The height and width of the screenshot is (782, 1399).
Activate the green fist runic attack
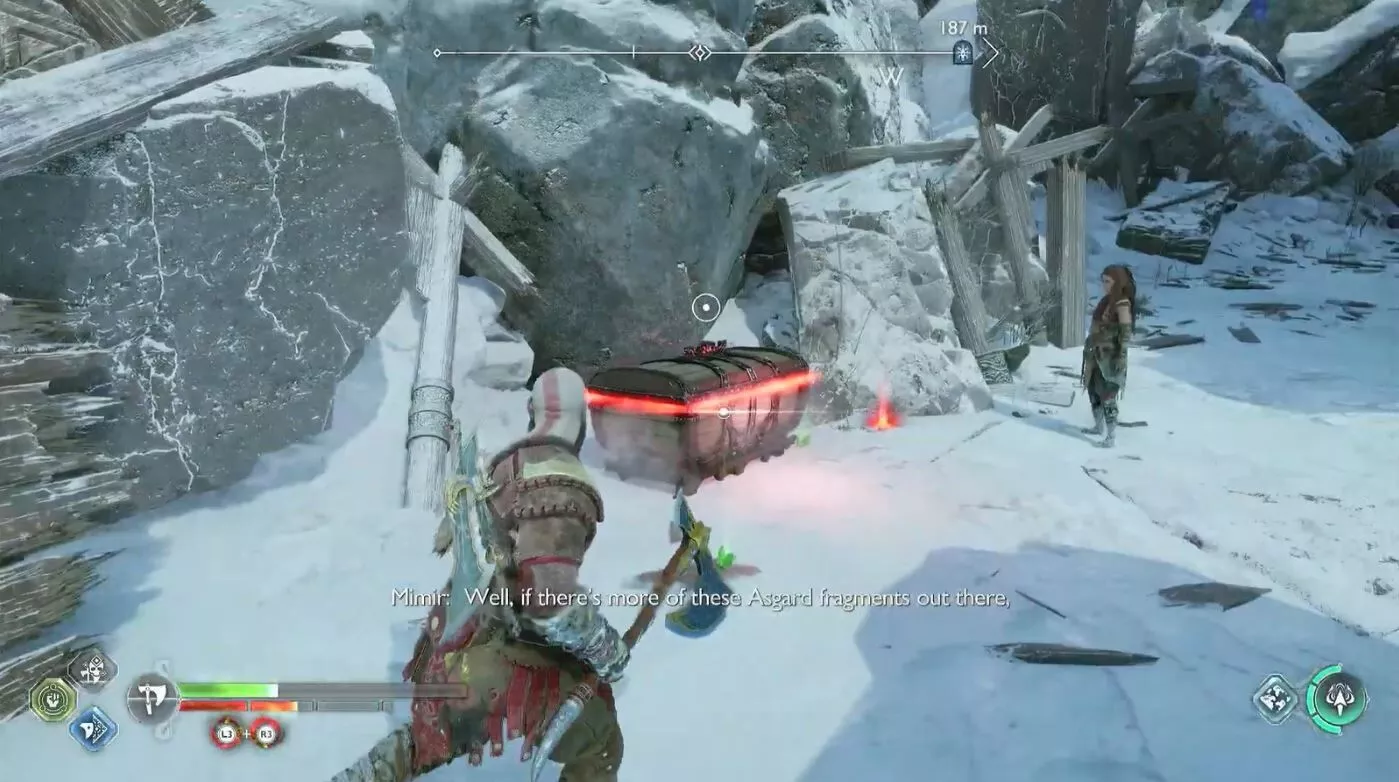[52, 699]
